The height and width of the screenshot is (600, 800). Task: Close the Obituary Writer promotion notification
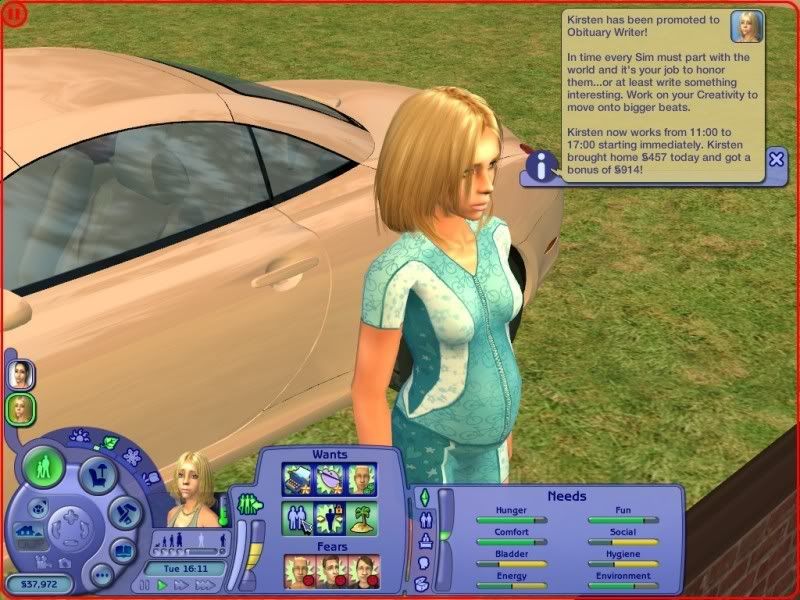click(x=777, y=159)
